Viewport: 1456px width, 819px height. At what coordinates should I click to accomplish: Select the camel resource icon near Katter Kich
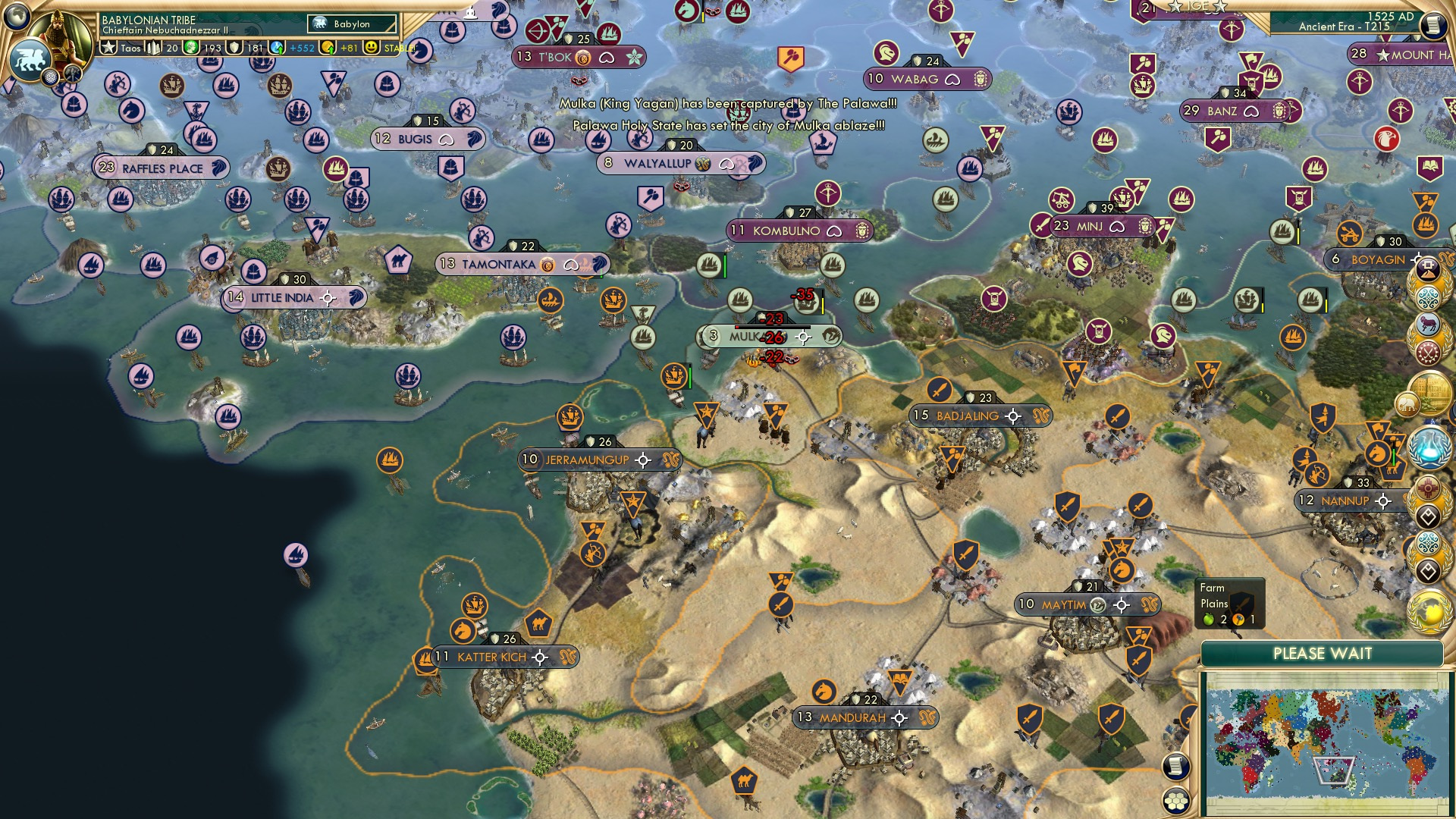pos(538,624)
